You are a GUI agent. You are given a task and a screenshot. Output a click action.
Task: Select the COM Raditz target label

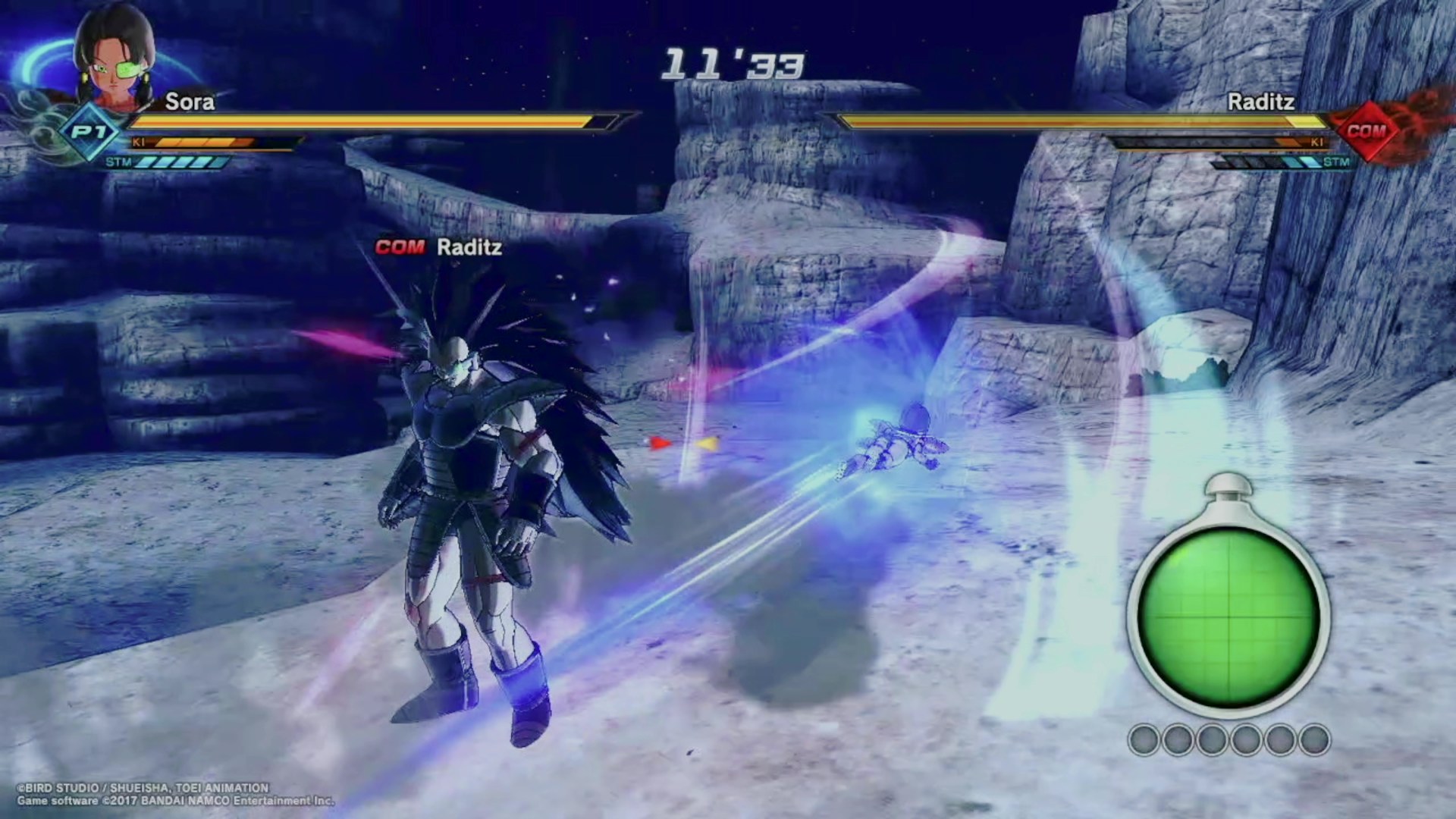438,247
